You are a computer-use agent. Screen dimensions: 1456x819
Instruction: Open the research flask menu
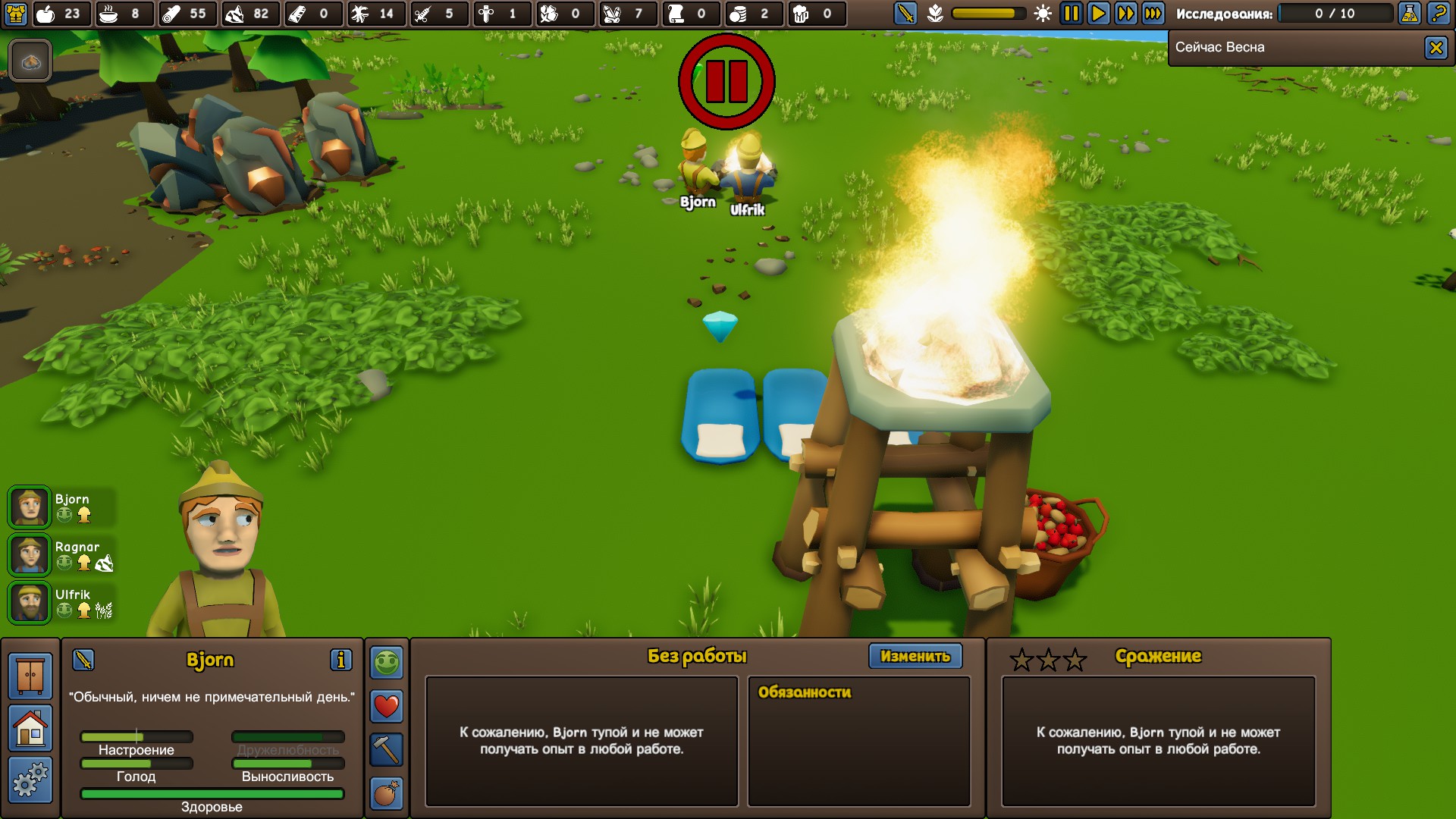[x=1409, y=14]
